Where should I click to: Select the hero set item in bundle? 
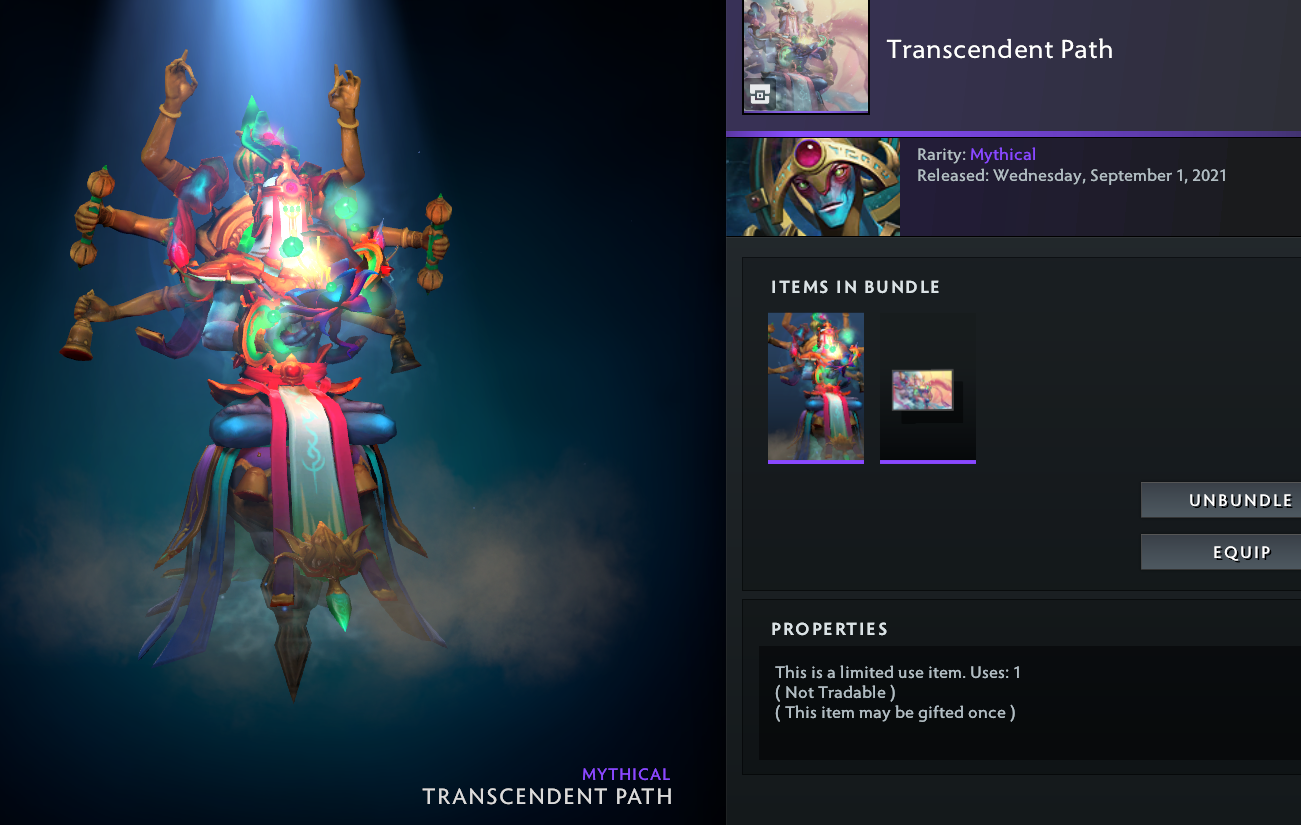coord(815,387)
